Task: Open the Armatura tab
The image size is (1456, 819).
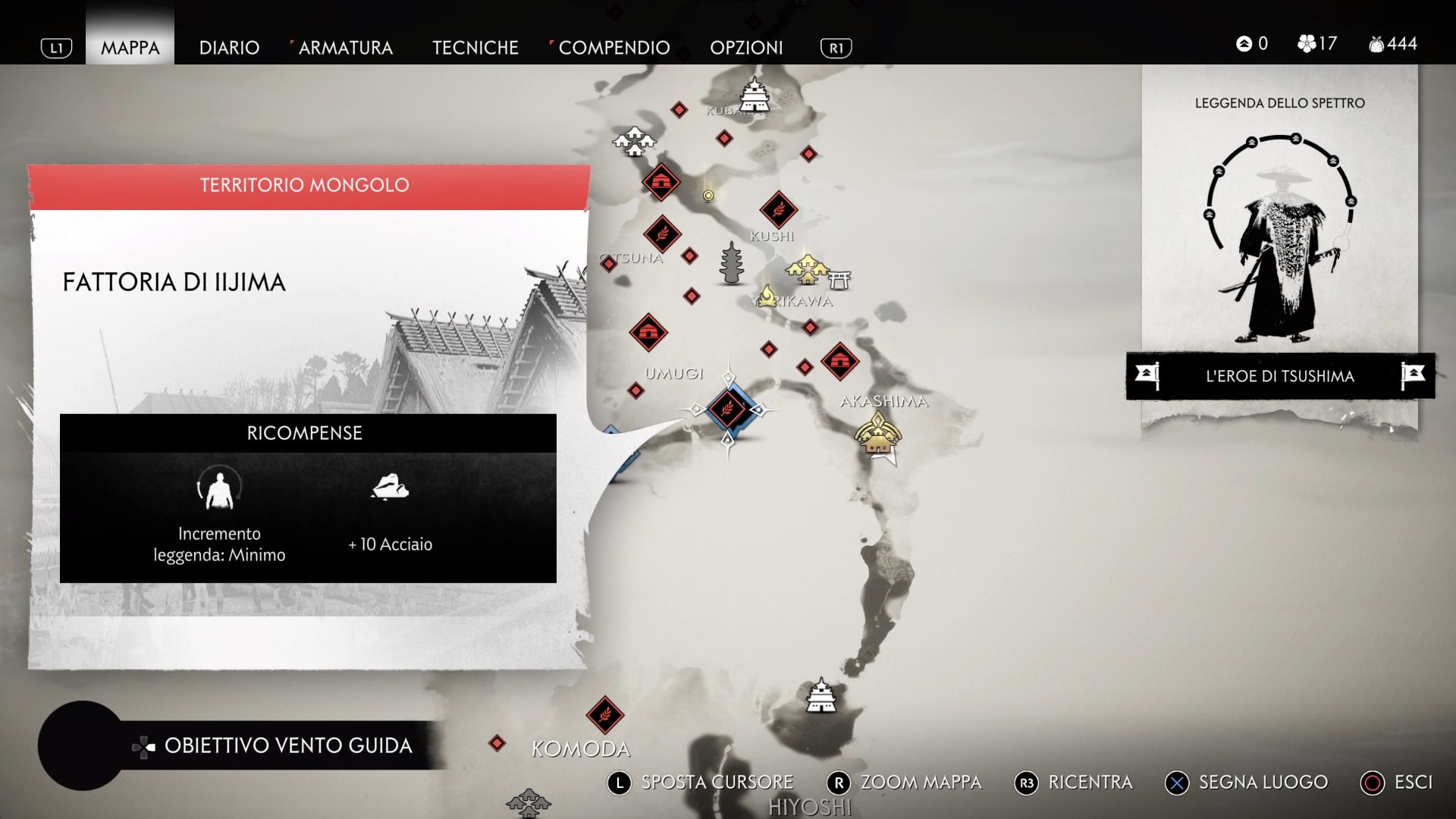Action: (x=345, y=48)
